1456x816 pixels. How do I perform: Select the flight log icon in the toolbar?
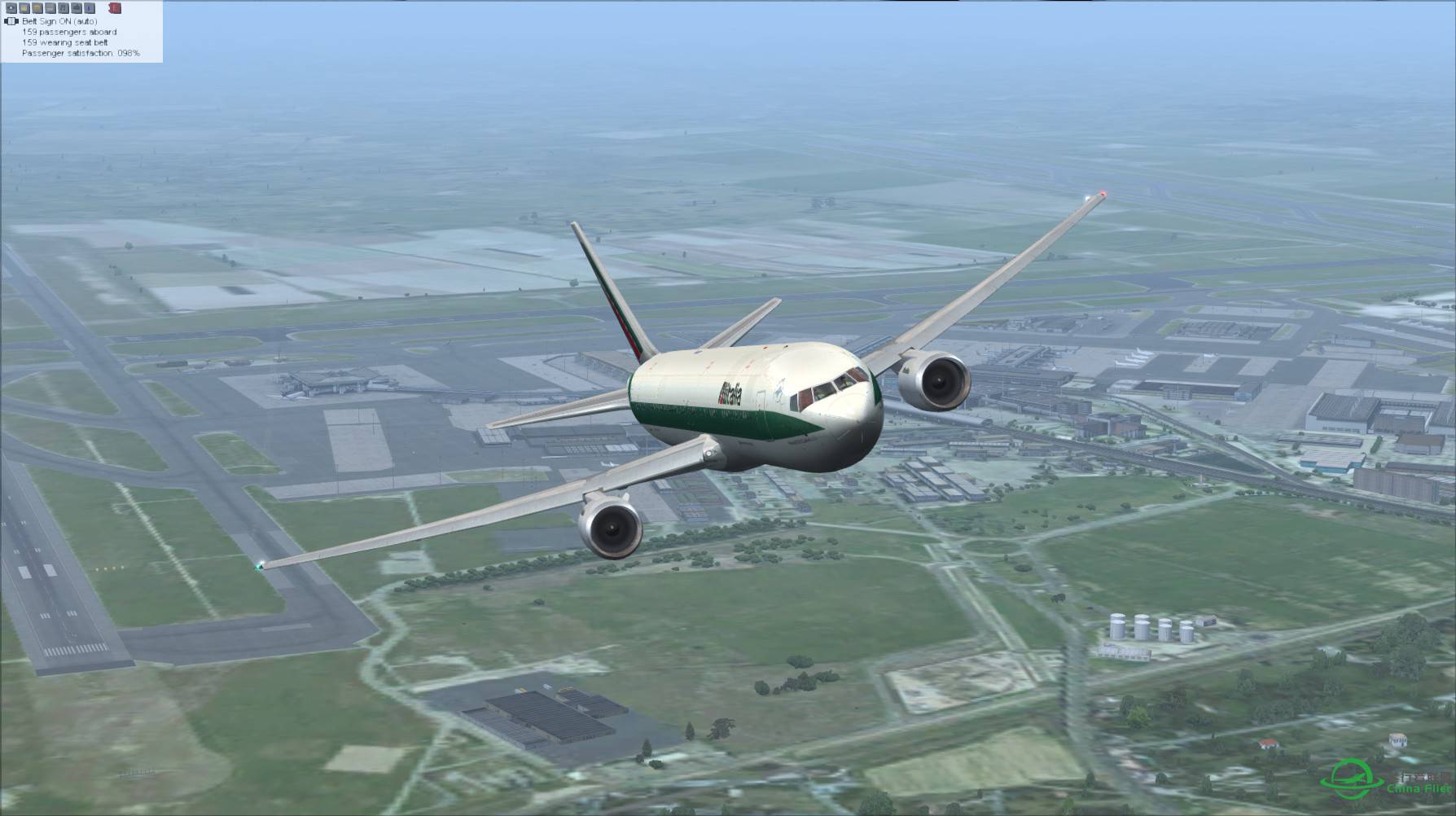point(37,8)
